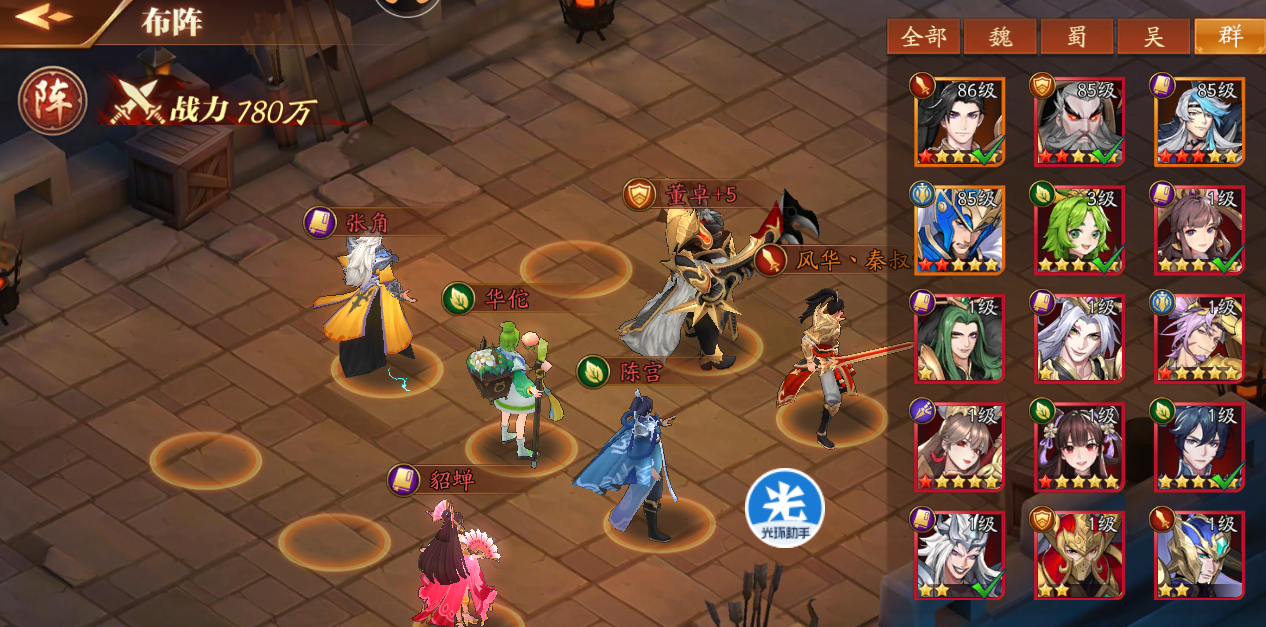This screenshot has width=1266, height=627.
Task: Choose the purple-haired level 1 hero portrait
Action: coord(1199,338)
